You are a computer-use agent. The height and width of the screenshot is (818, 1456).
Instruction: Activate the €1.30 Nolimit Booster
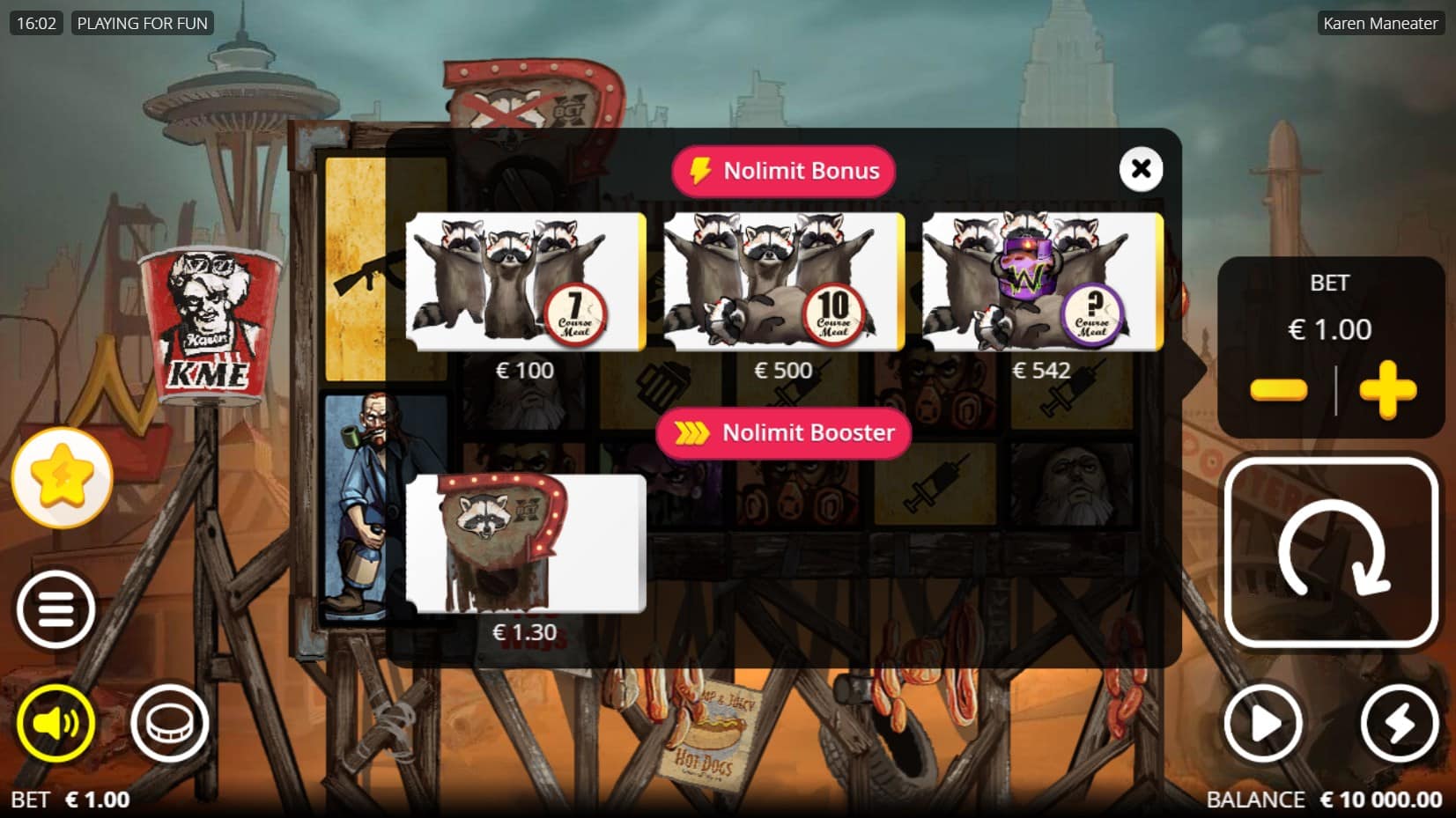[525, 543]
